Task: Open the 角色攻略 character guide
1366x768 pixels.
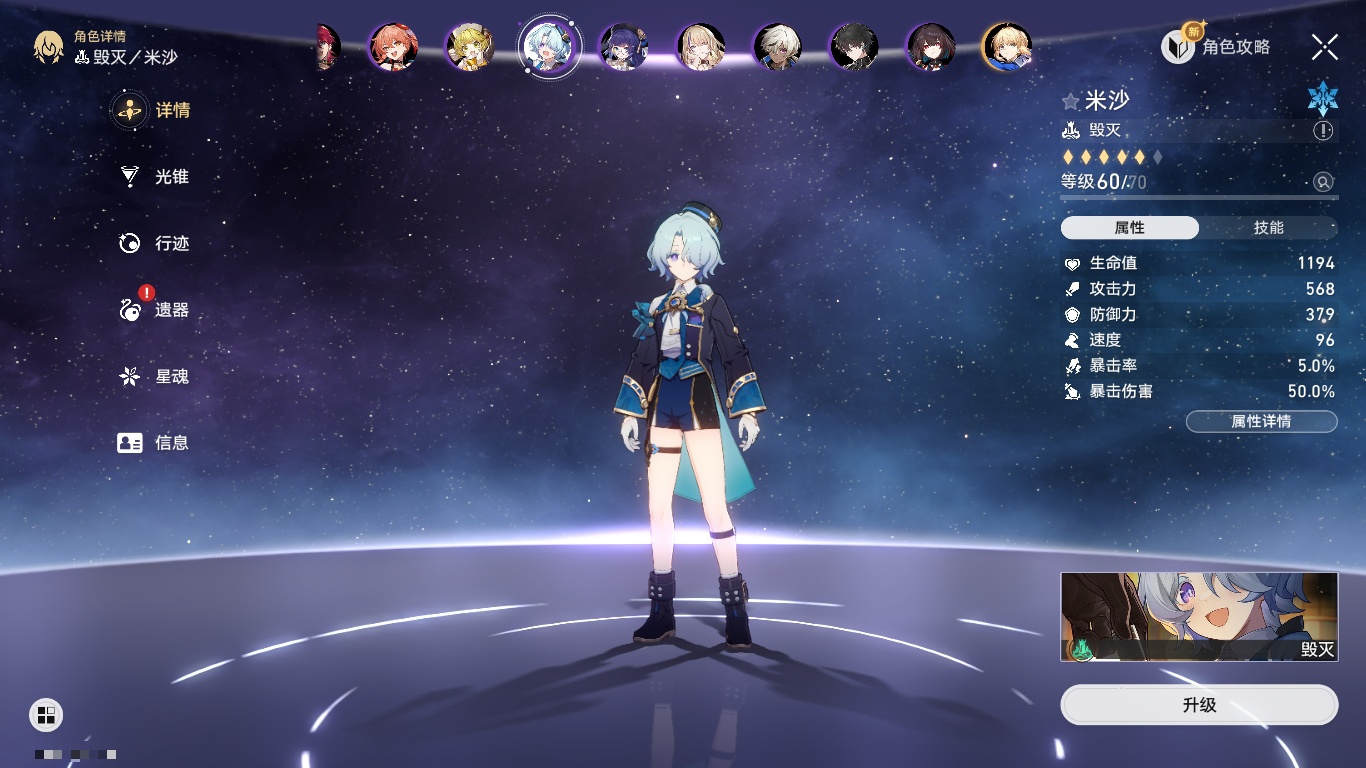Action: click(x=1217, y=46)
